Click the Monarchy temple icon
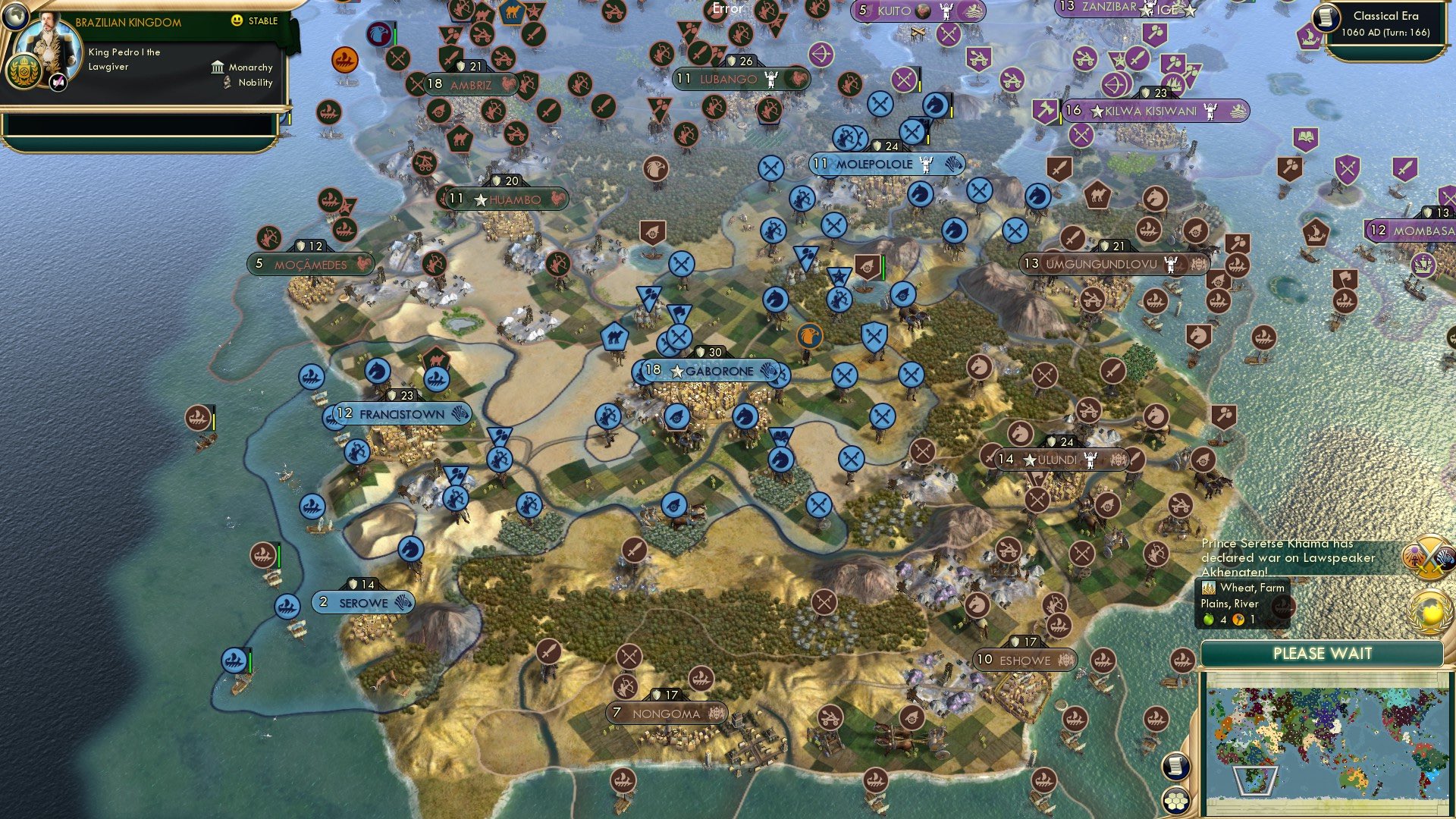This screenshot has width=1456, height=819. coord(218,67)
